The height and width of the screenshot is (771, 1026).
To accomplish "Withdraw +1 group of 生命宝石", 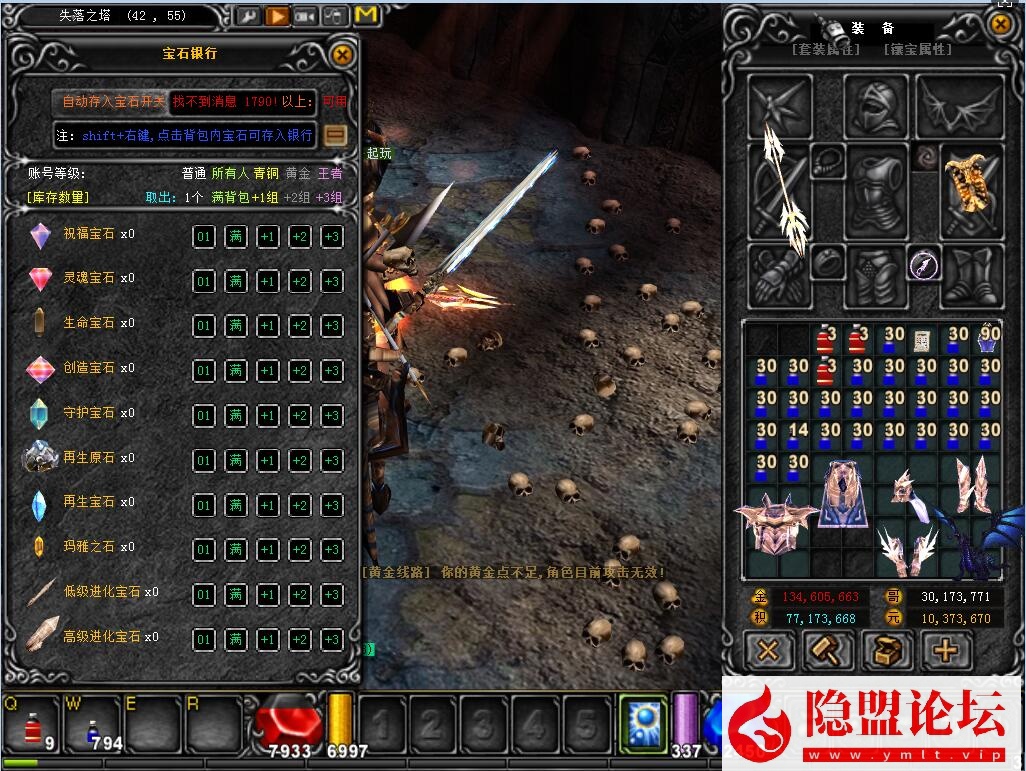I will point(267,326).
